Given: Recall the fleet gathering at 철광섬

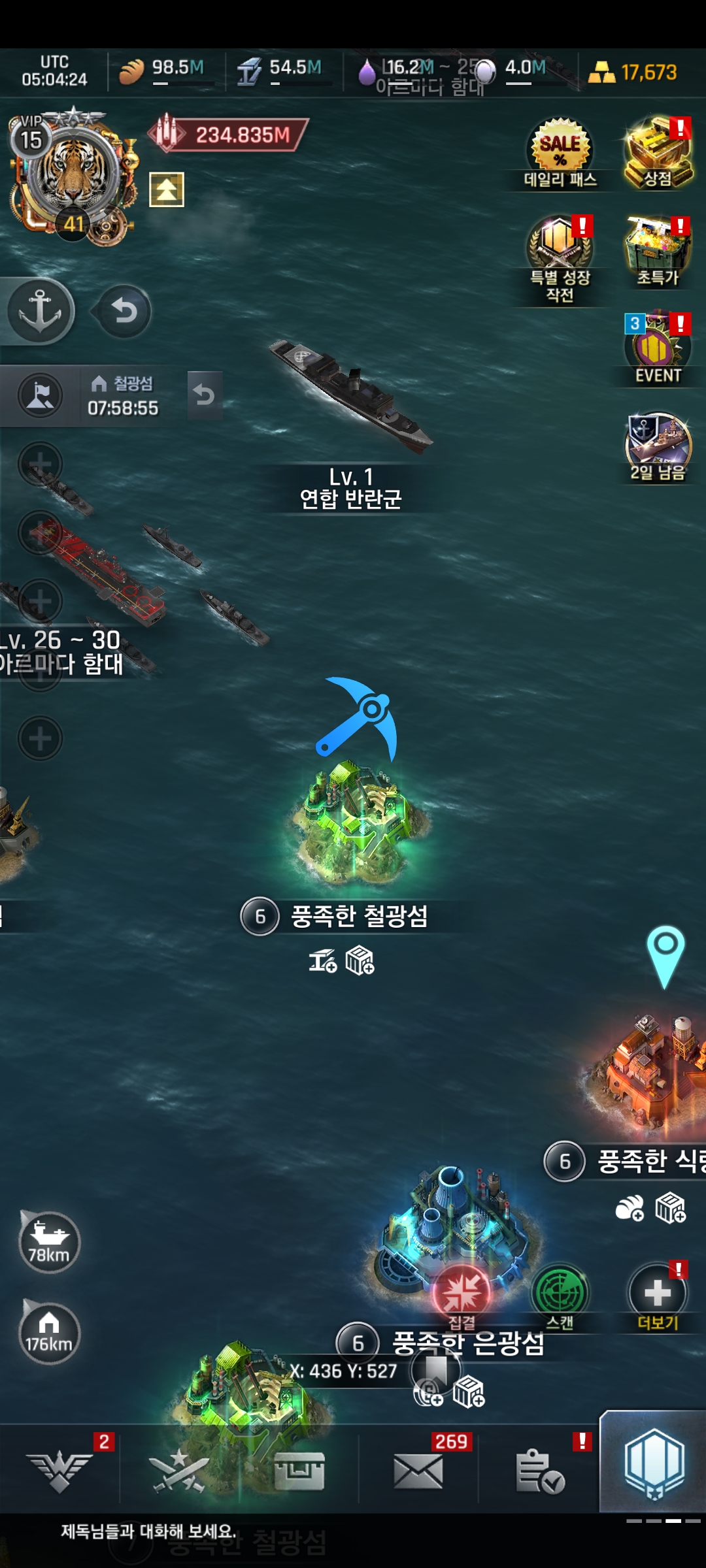Looking at the screenshot, I should [205, 395].
